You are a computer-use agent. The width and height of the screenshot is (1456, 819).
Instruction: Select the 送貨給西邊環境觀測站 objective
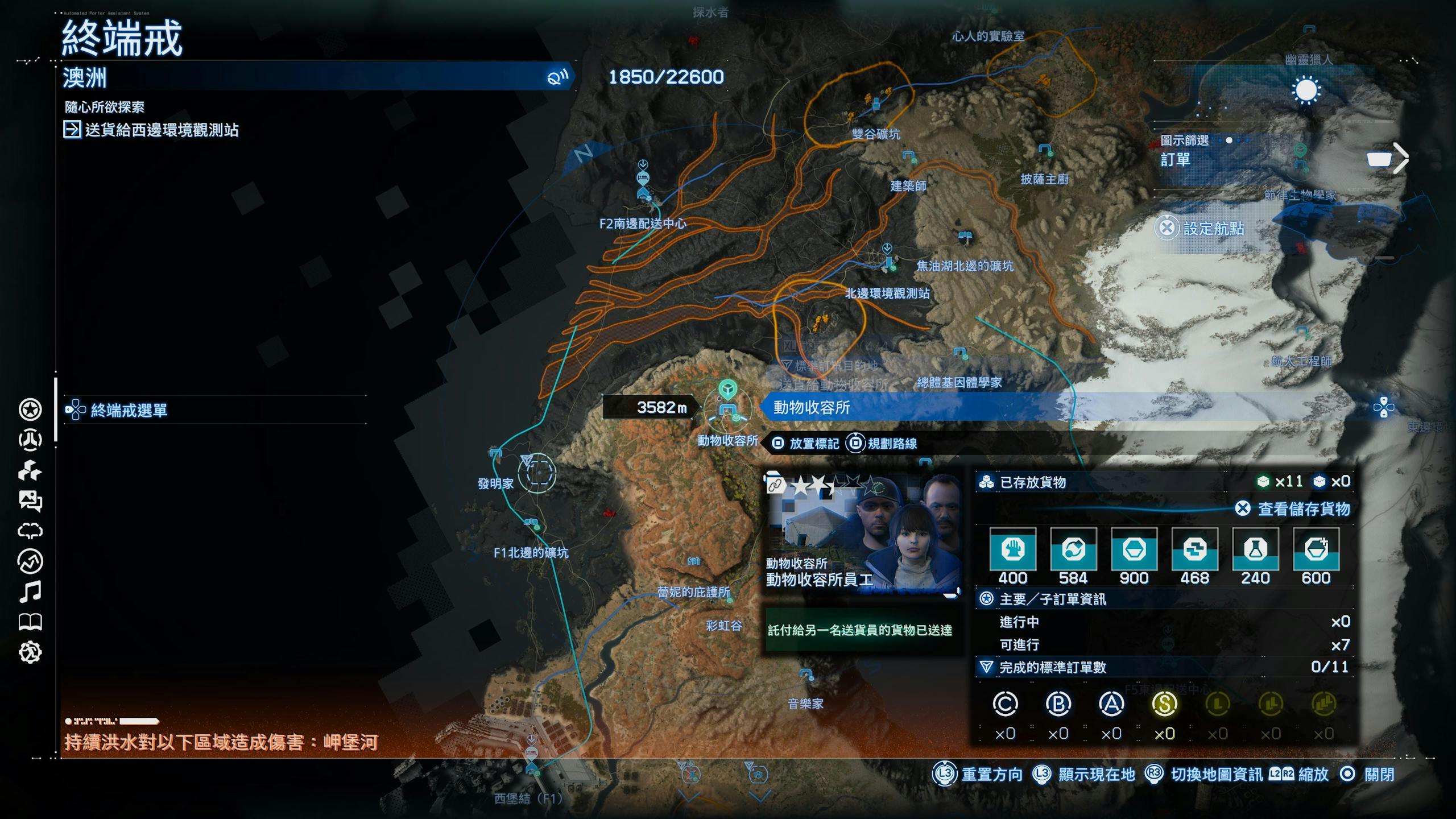point(162,130)
